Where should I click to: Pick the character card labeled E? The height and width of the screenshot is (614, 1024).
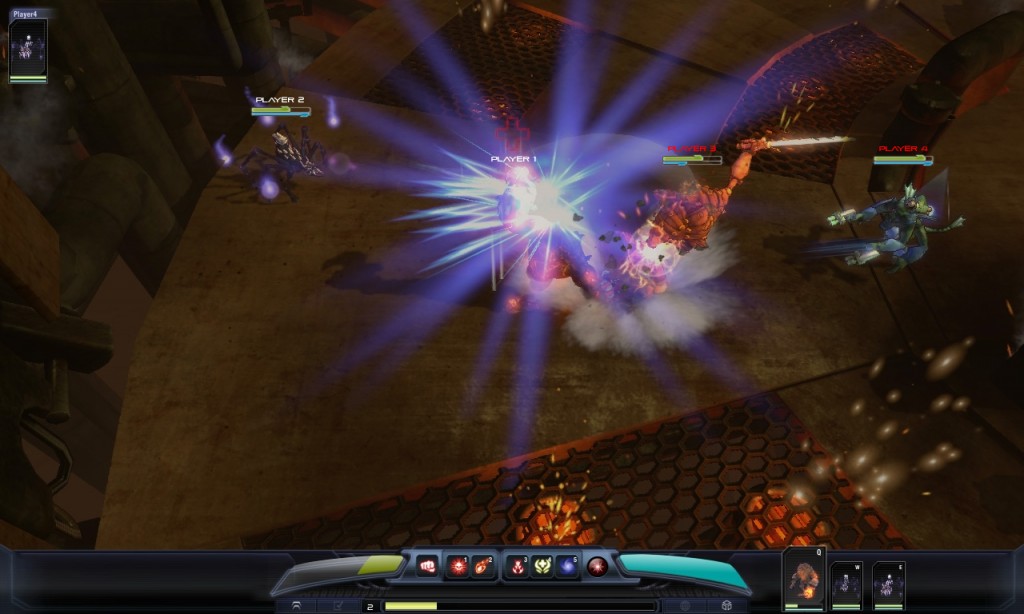888,584
